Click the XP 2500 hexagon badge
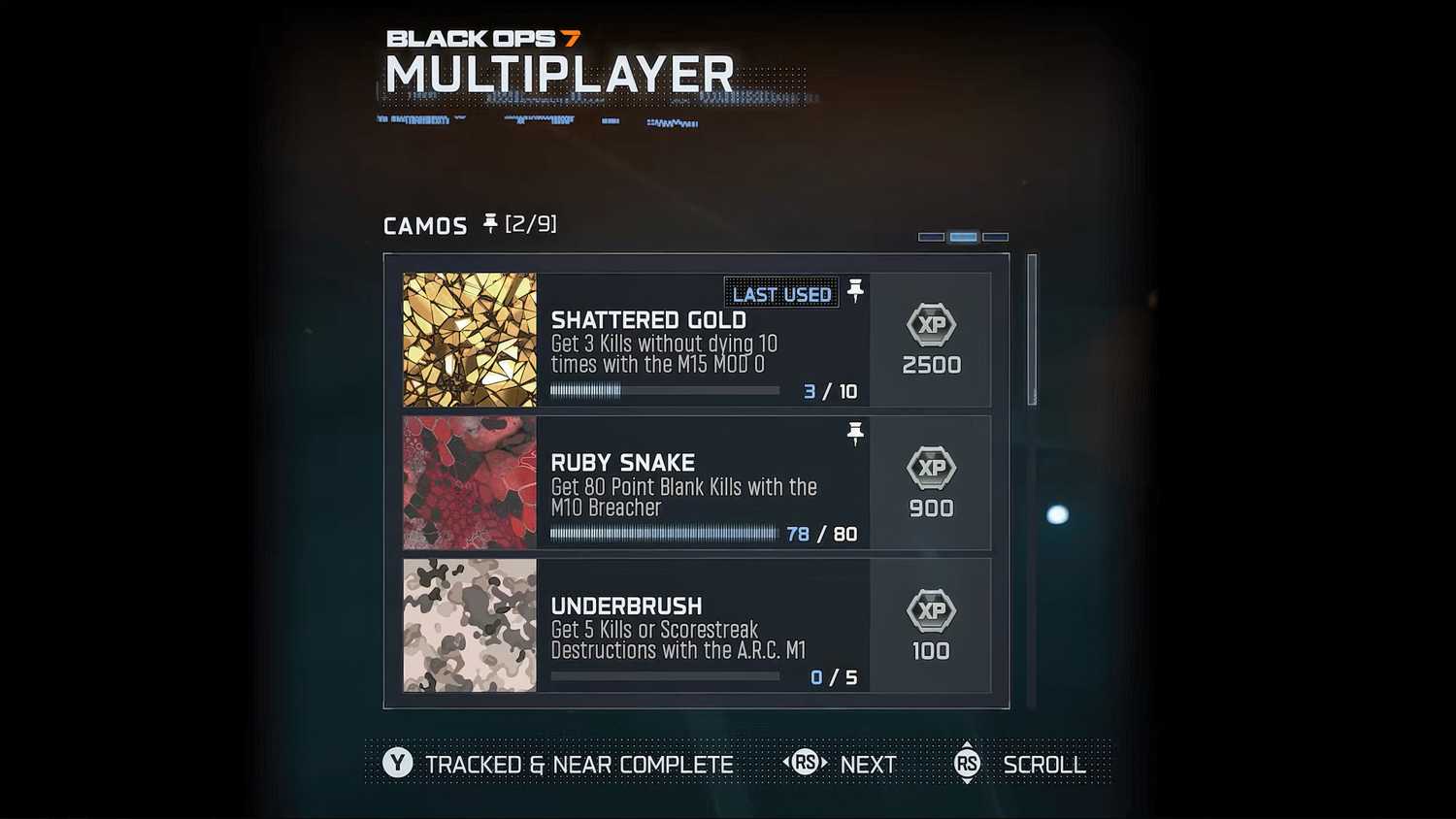The image size is (1456, 819). (930, 326)
